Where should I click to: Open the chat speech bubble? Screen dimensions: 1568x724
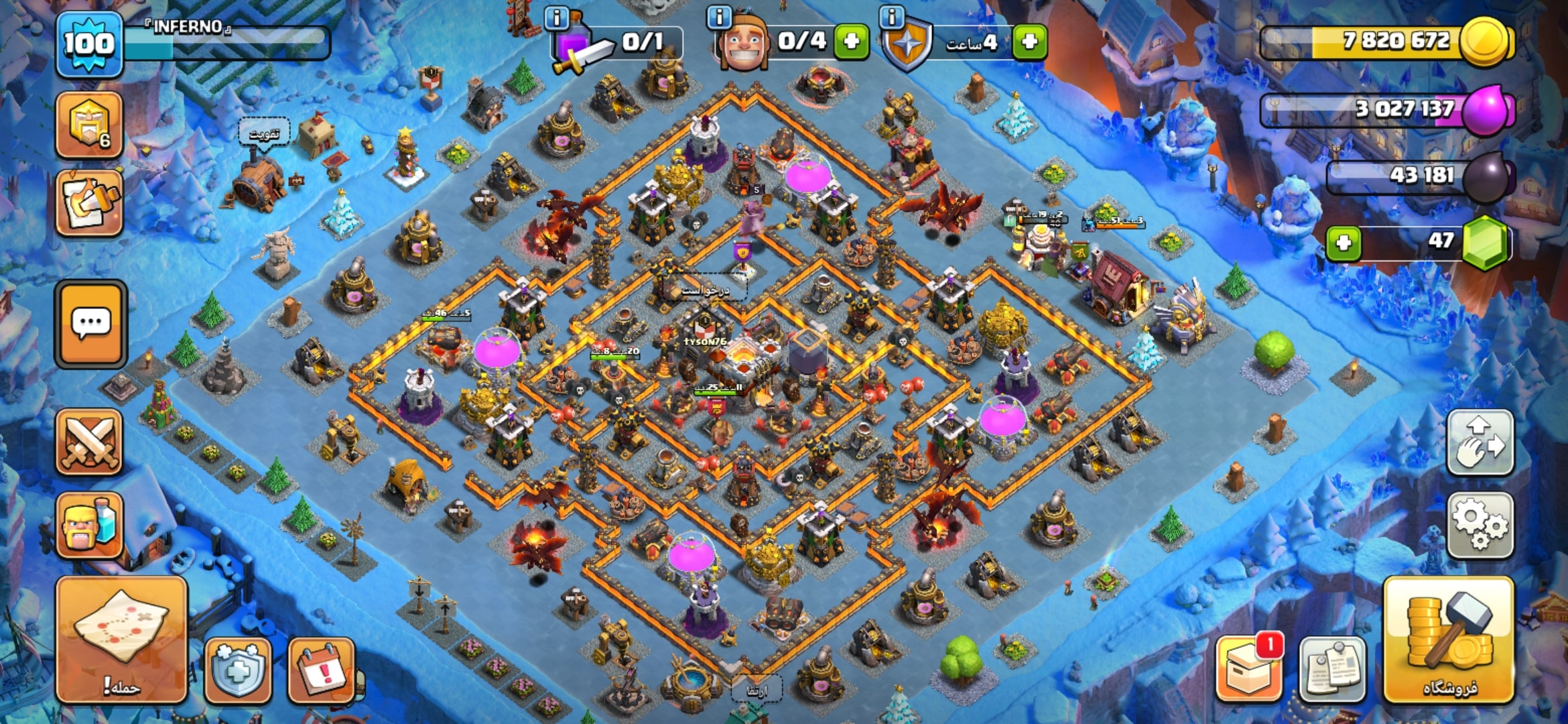(x=90, y=324)
